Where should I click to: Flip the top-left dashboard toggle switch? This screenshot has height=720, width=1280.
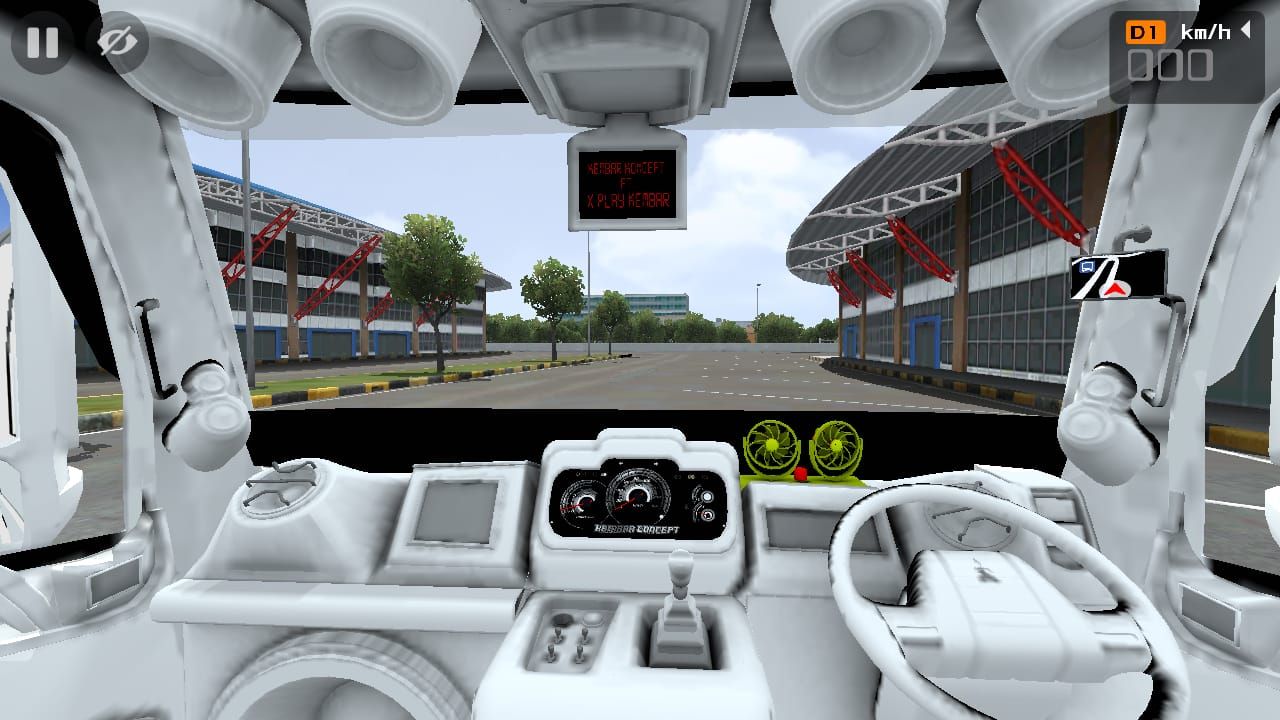point(558,634)
